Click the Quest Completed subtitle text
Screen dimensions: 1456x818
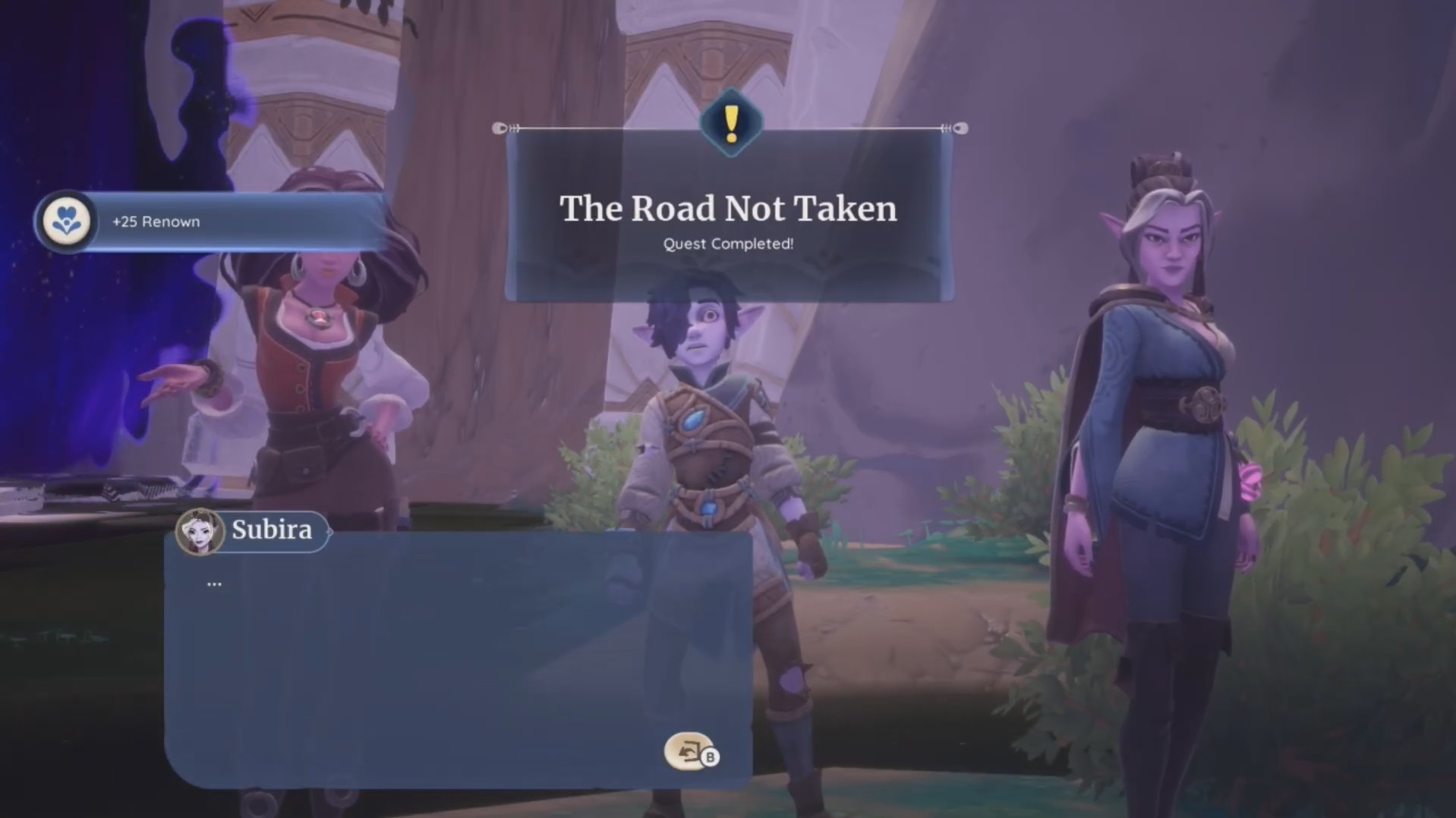tap(728, 244)
